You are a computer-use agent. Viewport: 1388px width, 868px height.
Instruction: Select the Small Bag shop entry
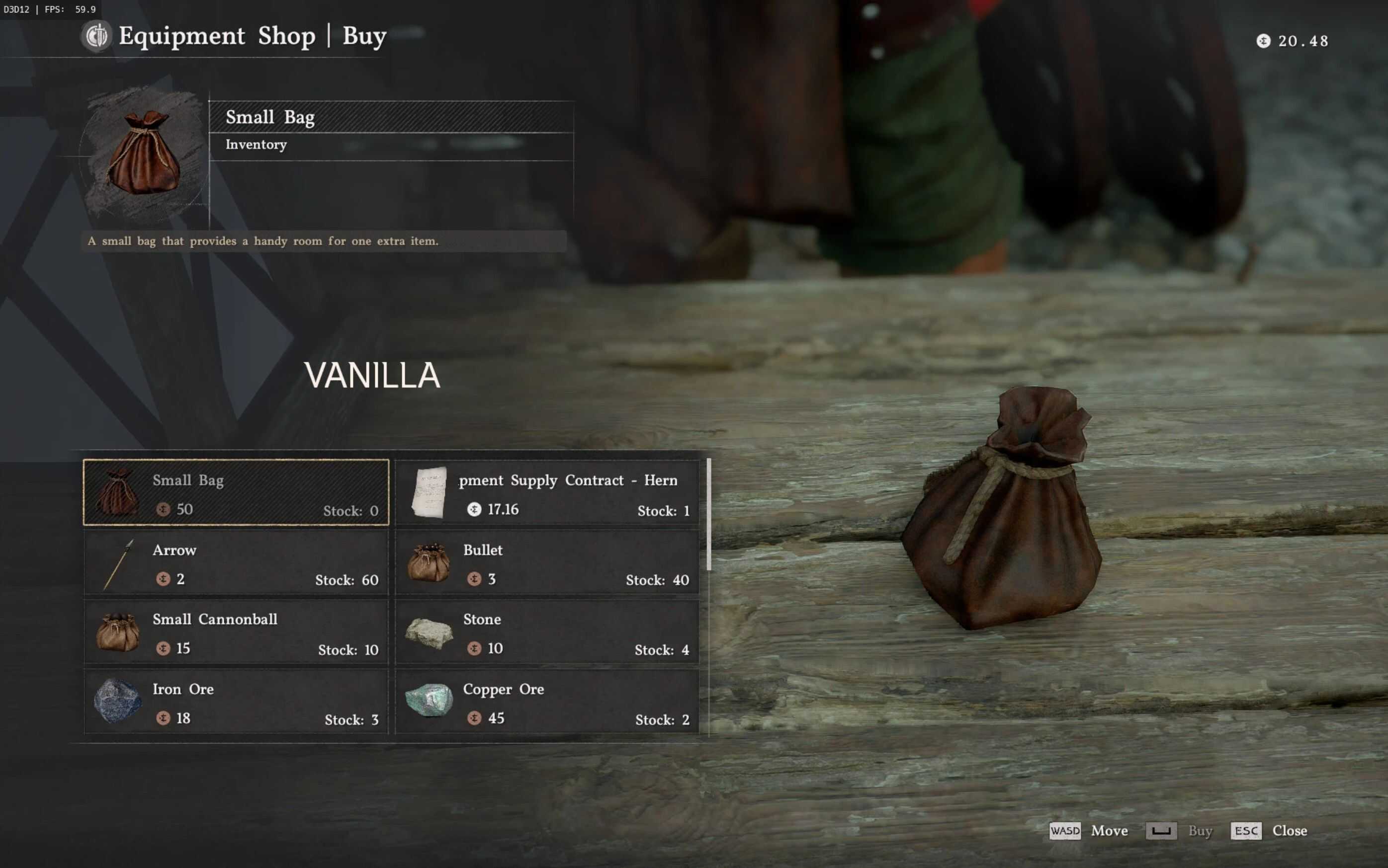(x=236, y=492)
